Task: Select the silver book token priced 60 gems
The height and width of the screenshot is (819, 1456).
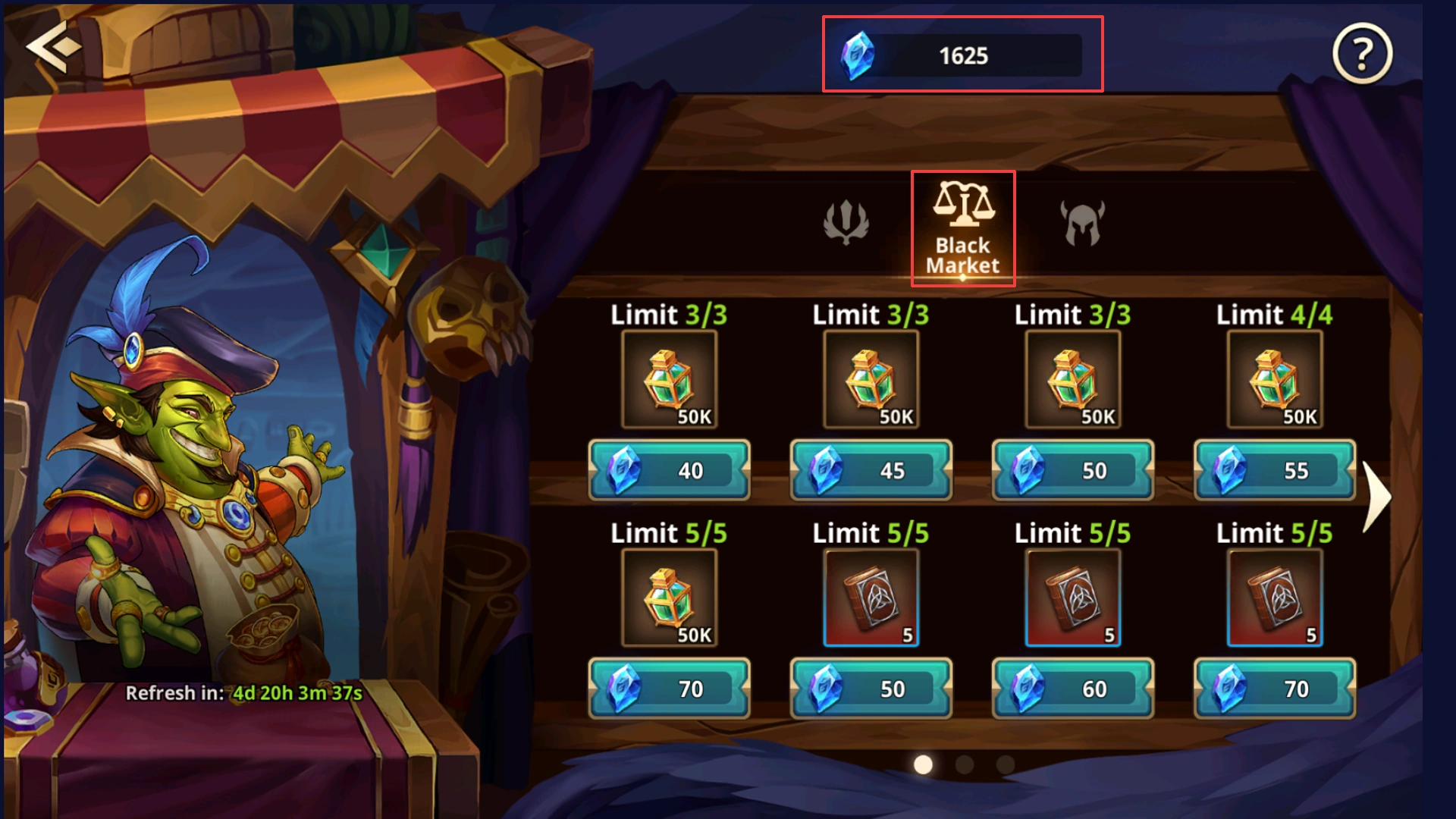Action: click(x=1072, y=598)
